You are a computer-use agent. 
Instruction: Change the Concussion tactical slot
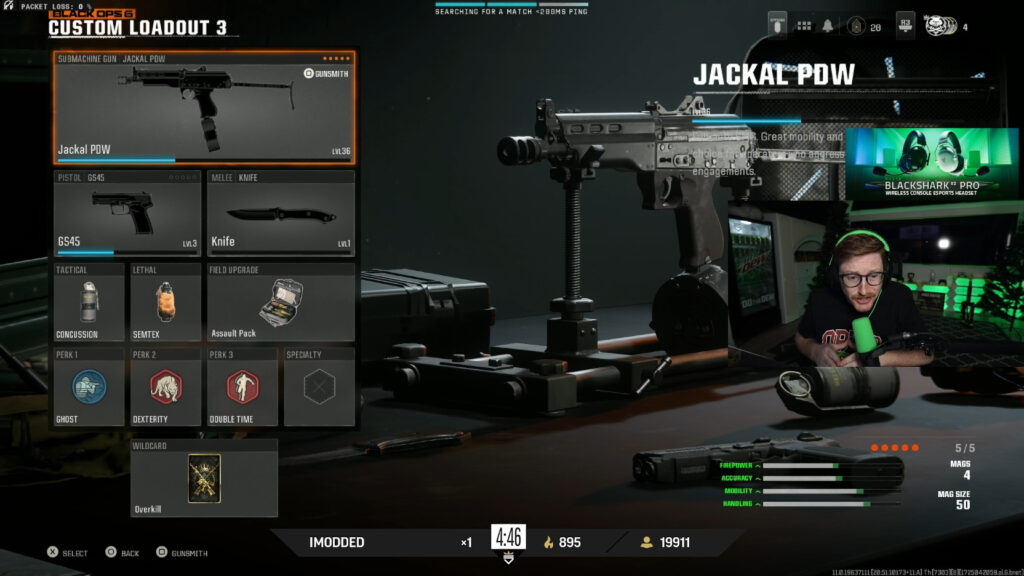point(89,302)
